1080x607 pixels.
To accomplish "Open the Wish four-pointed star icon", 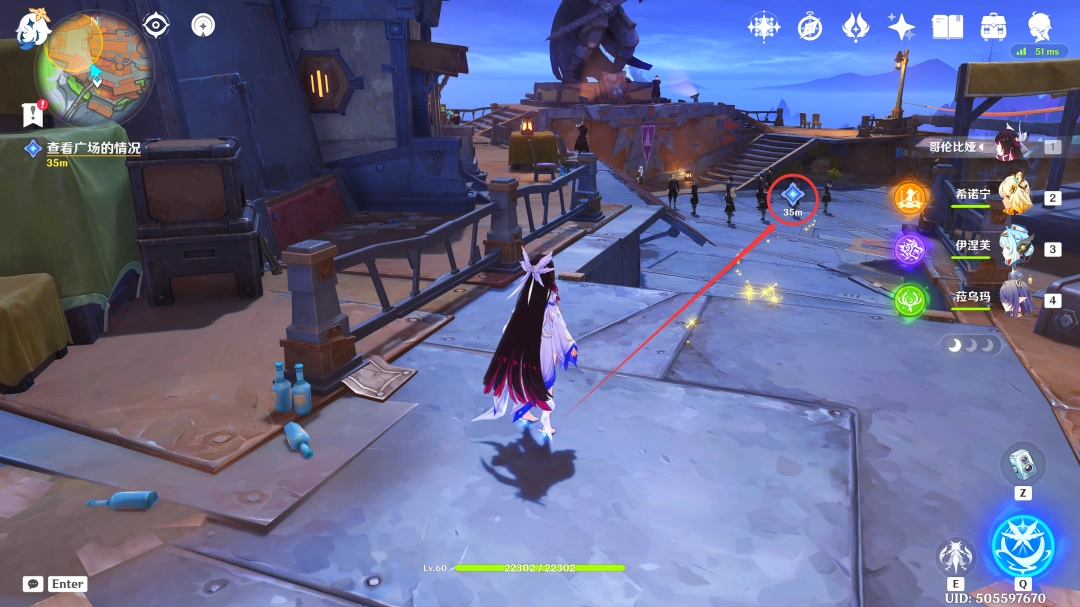I will click(x=902, y=27).
